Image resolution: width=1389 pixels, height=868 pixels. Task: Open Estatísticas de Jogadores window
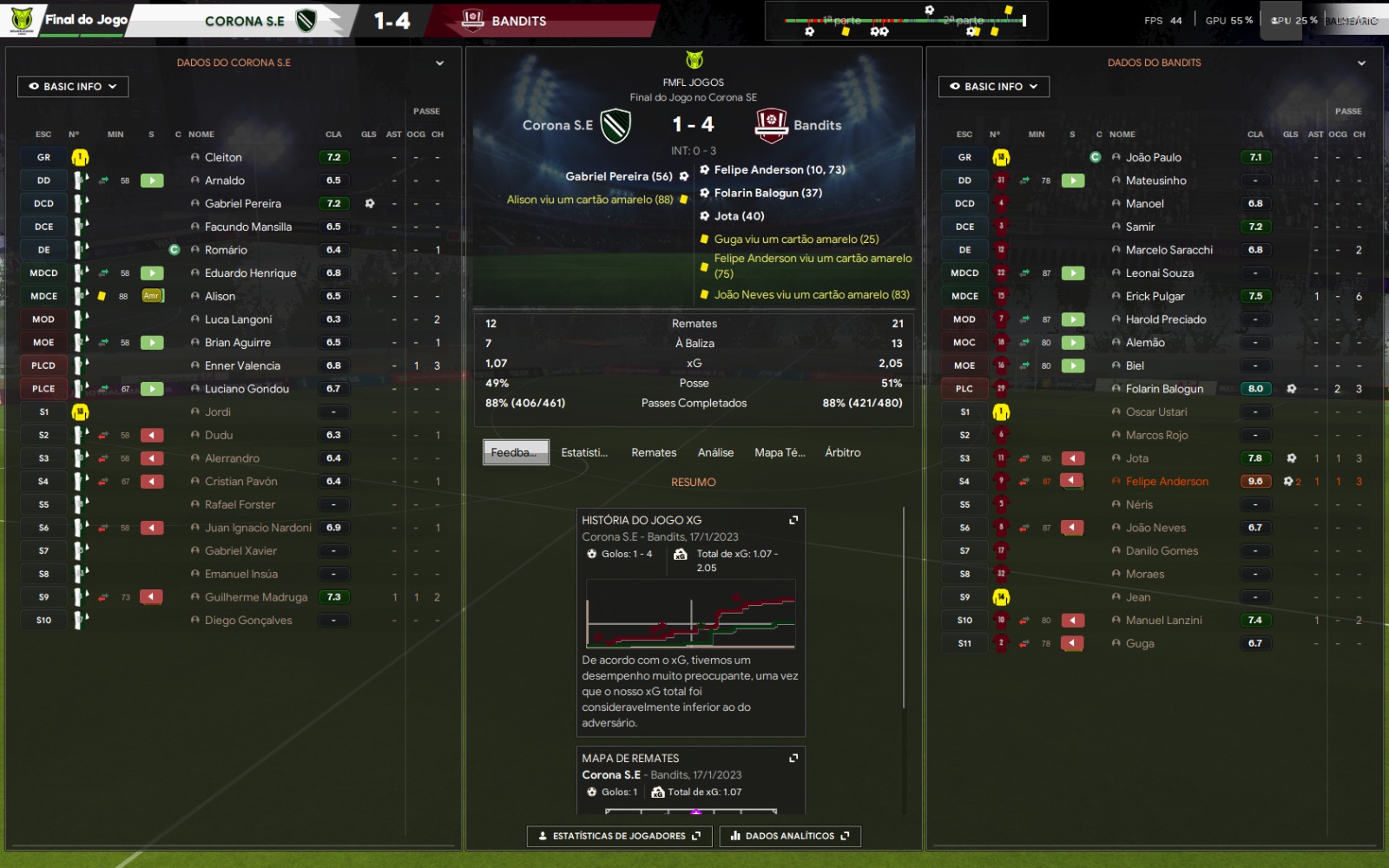[619, 836]
